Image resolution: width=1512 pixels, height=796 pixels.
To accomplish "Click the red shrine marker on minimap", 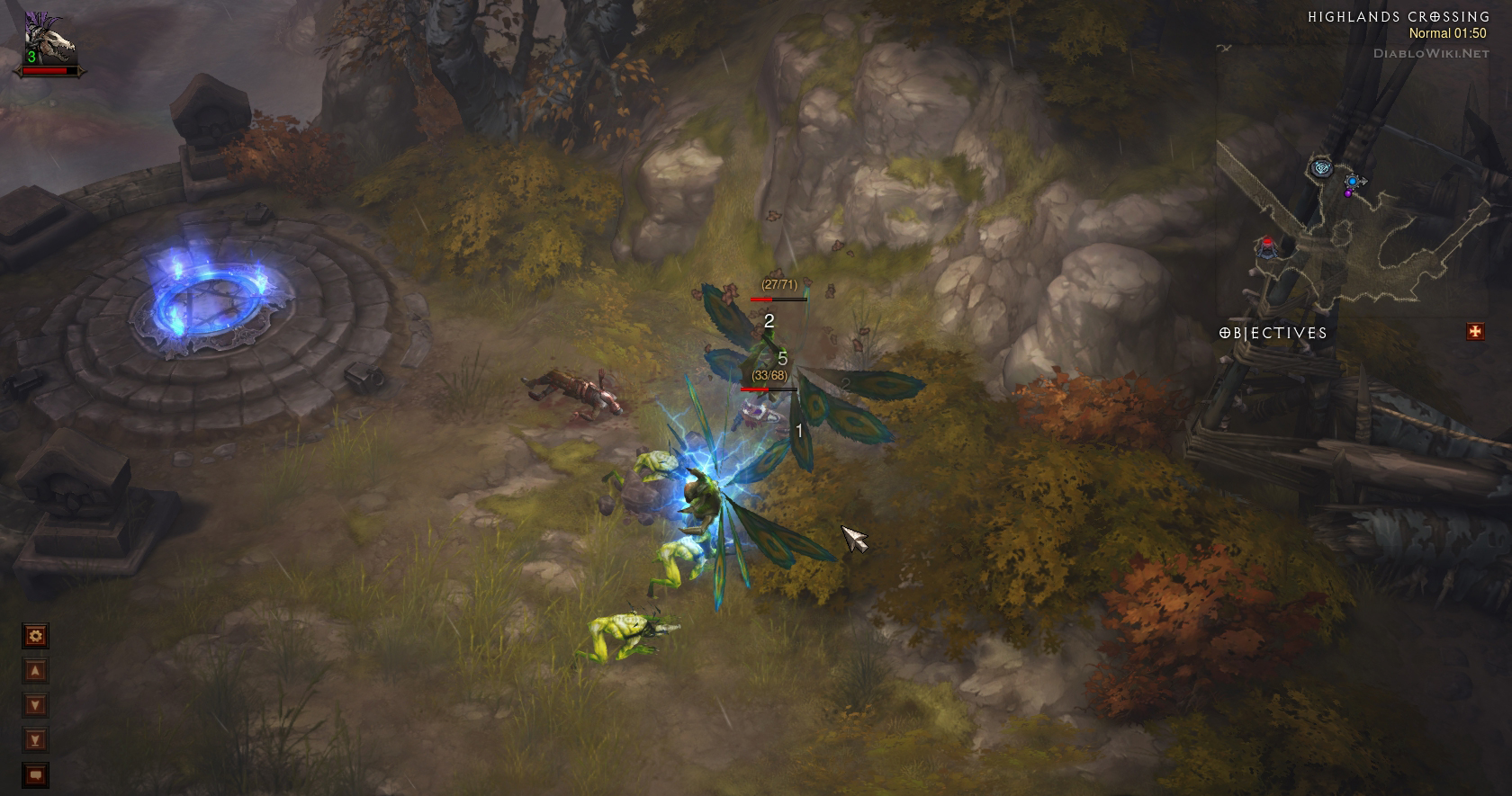I will coord(1267,245).
